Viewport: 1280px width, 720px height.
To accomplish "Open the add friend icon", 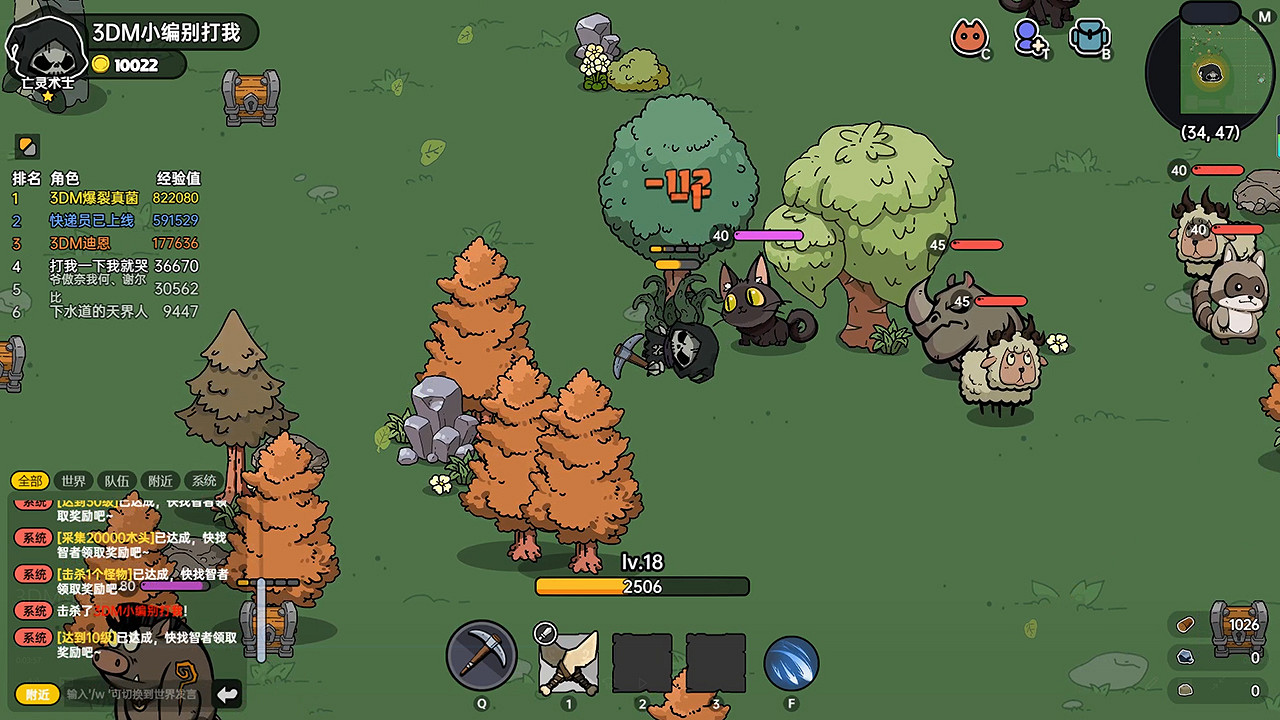I will pos(1028,38).
